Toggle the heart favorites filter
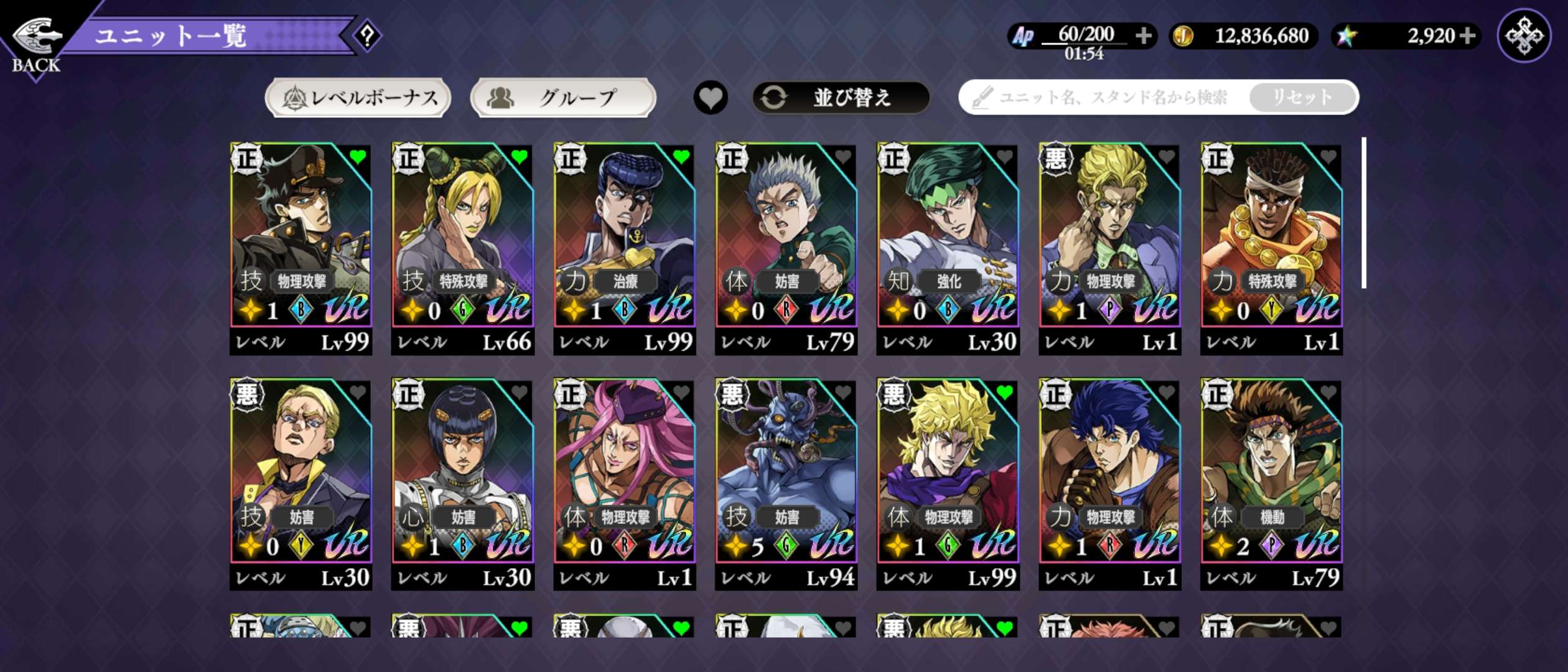Screen dimensions: 1568x672 click(711, 98)
